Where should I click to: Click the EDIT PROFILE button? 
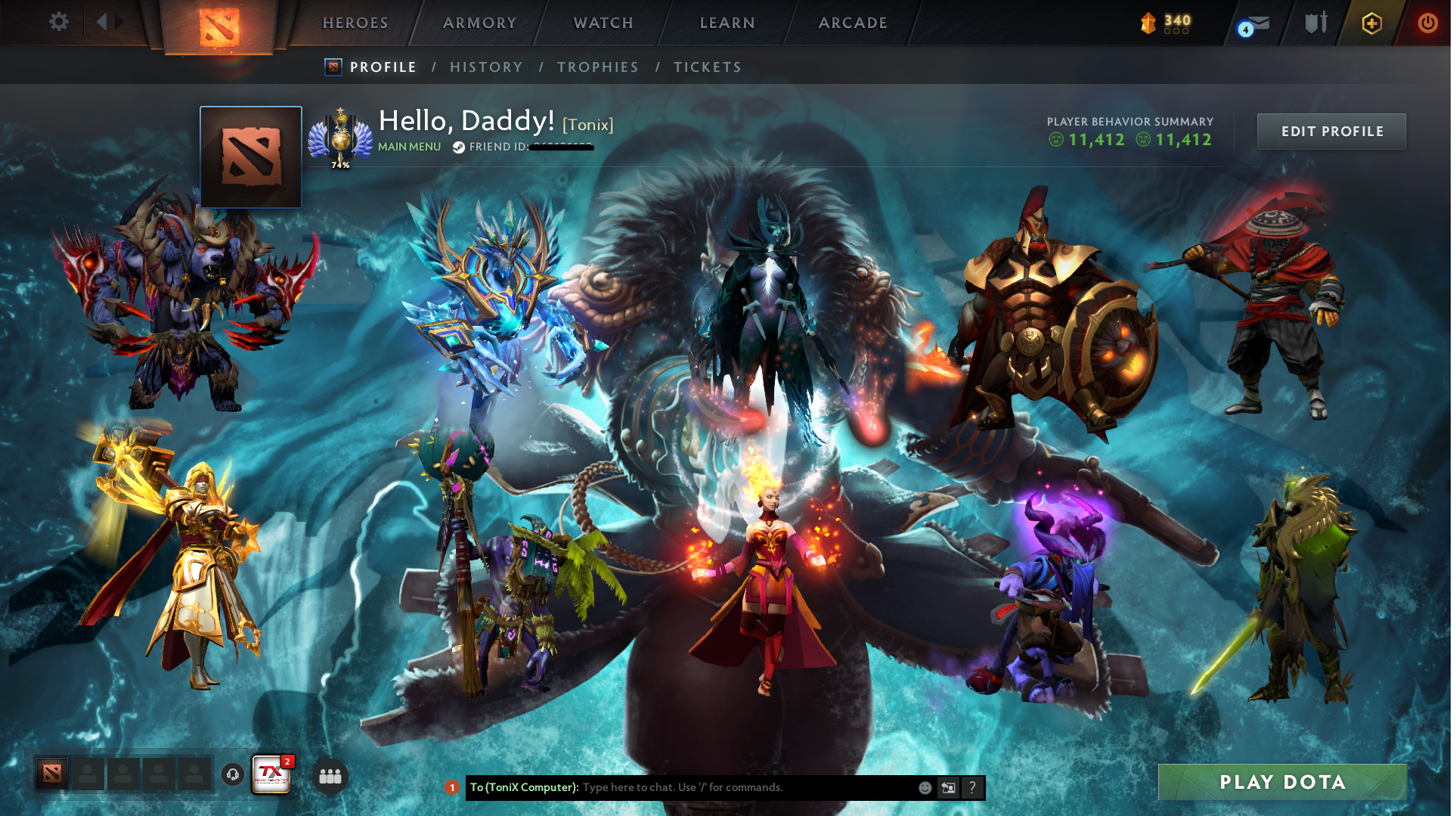1331,131
